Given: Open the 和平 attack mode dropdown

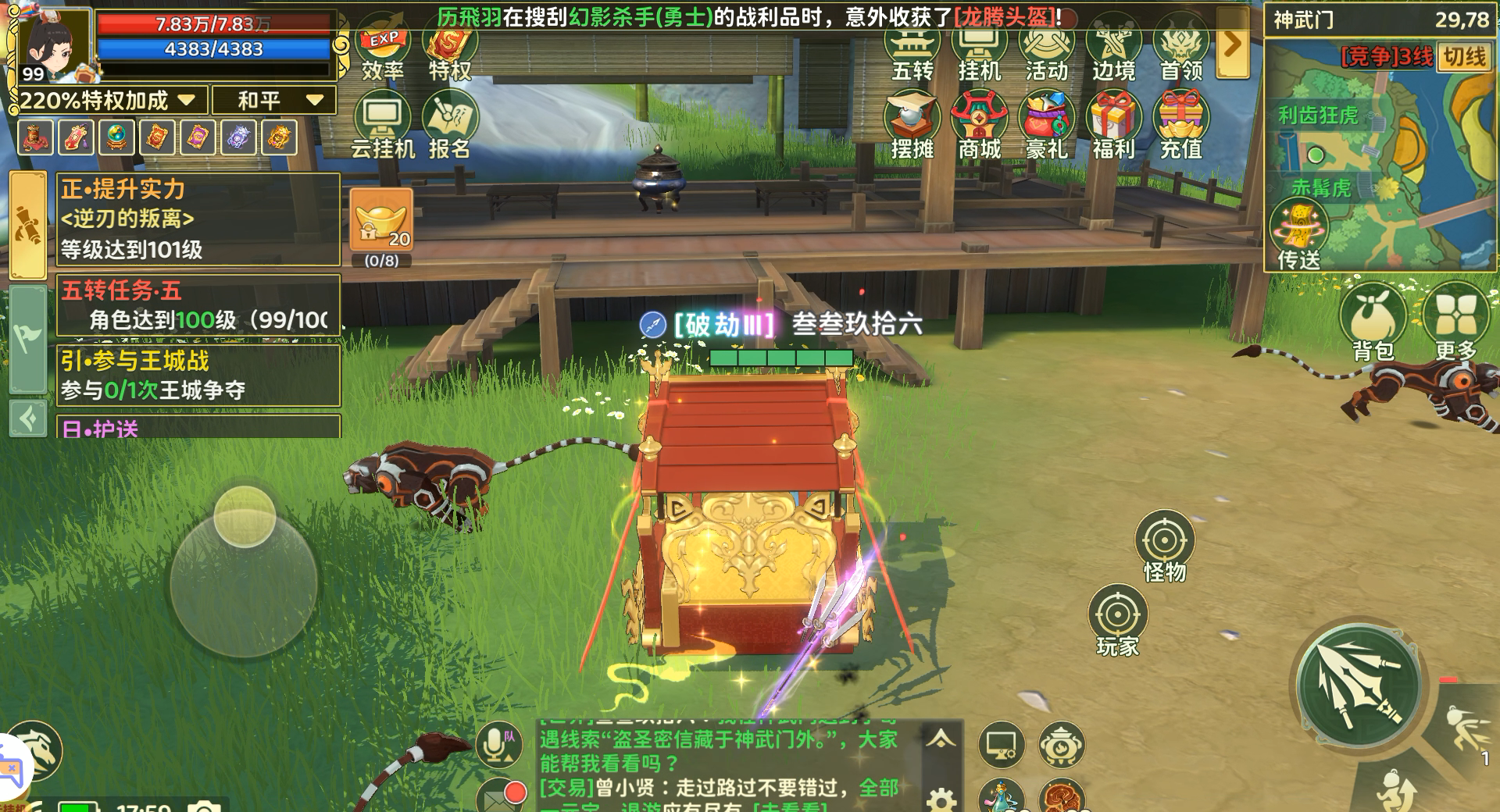Looking at the screenshot, I should pyautogui.click(x=273, y=100).
